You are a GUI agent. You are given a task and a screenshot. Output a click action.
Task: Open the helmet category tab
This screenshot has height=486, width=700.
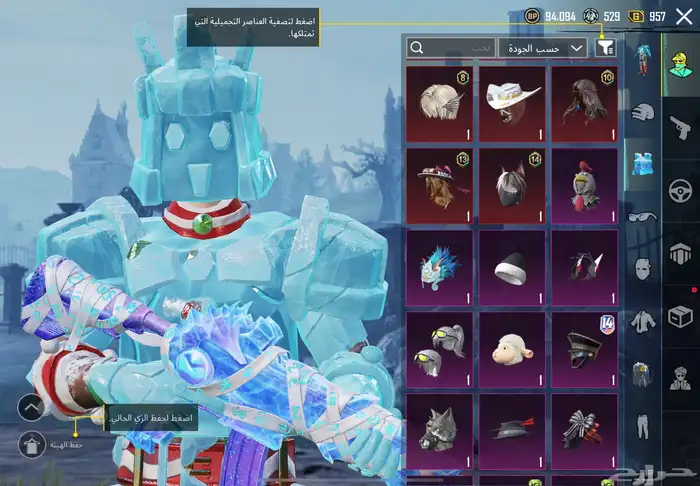pyautogui.click(x=643, y=111)
